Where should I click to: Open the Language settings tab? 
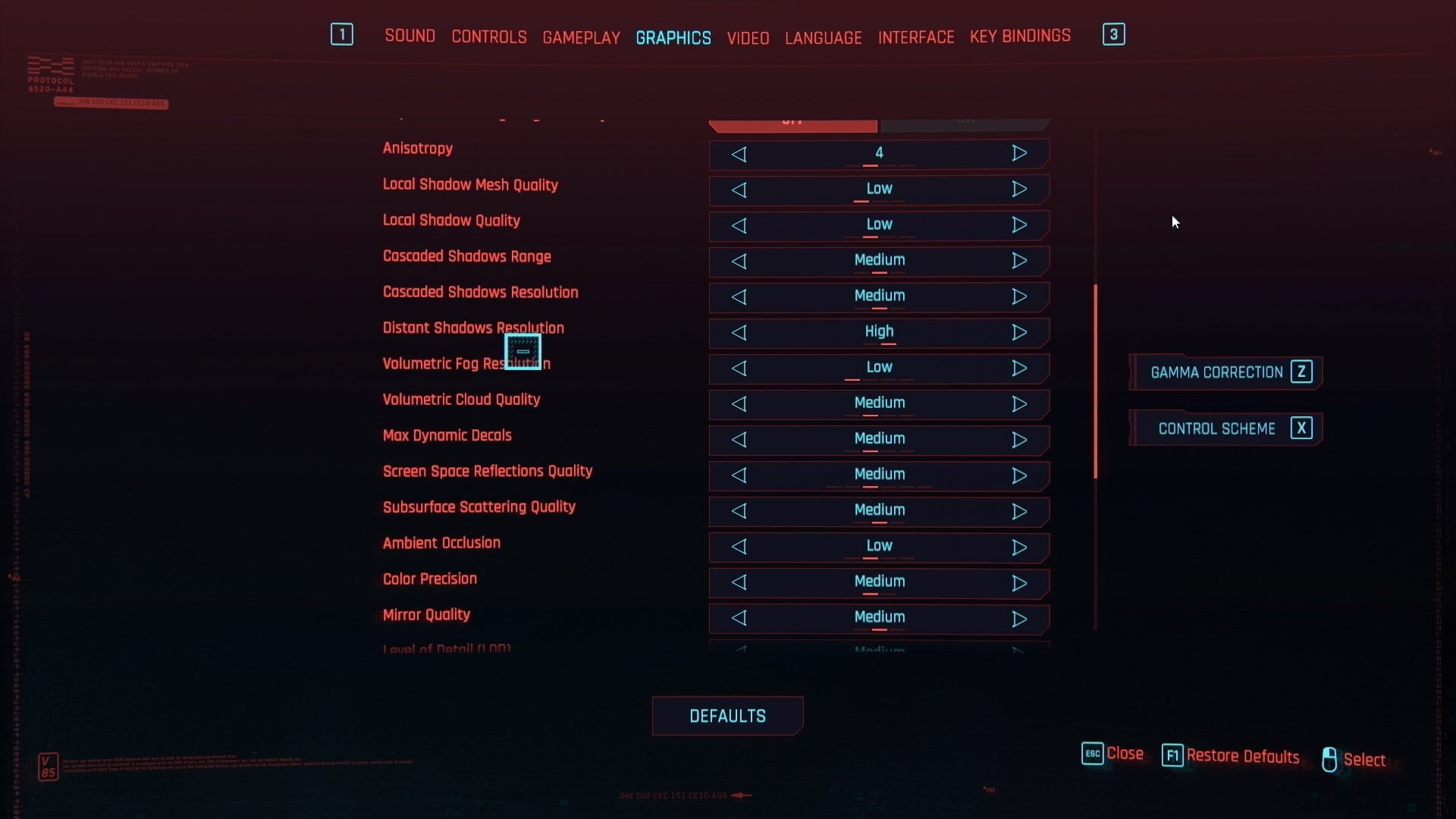823,38
